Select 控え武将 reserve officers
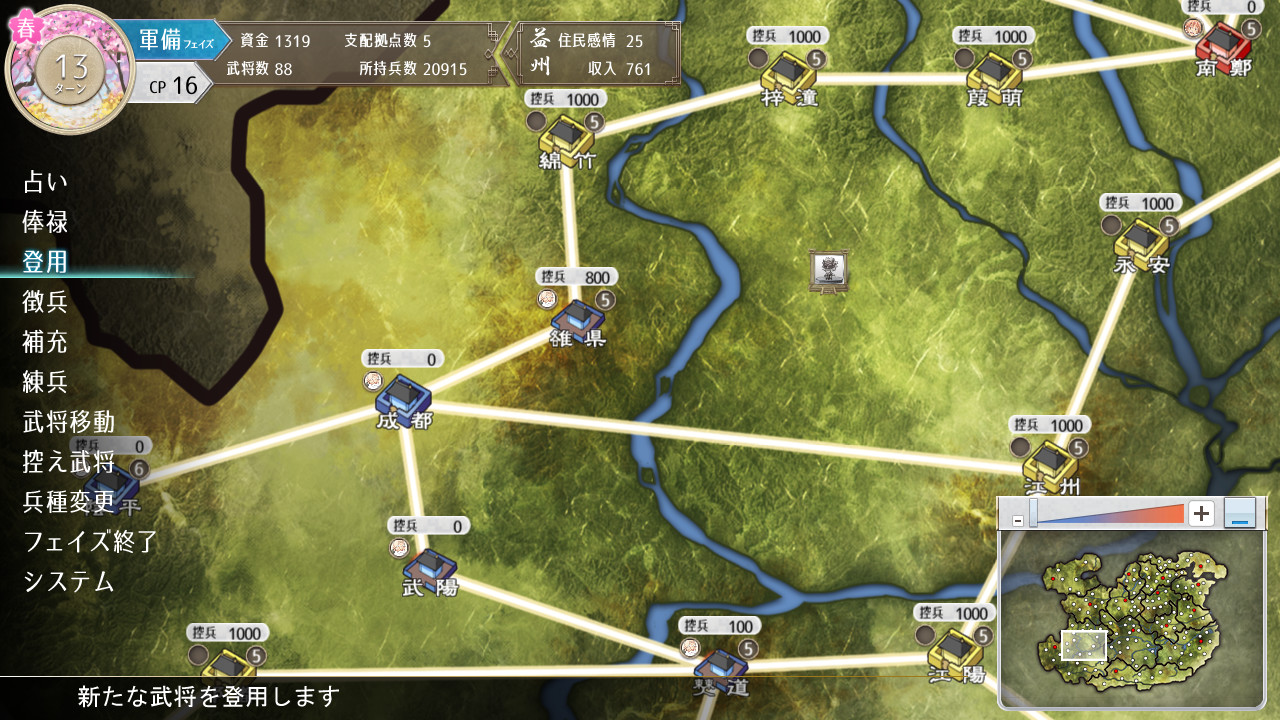This screenshot has height=720, width=1280. (69, 462)
